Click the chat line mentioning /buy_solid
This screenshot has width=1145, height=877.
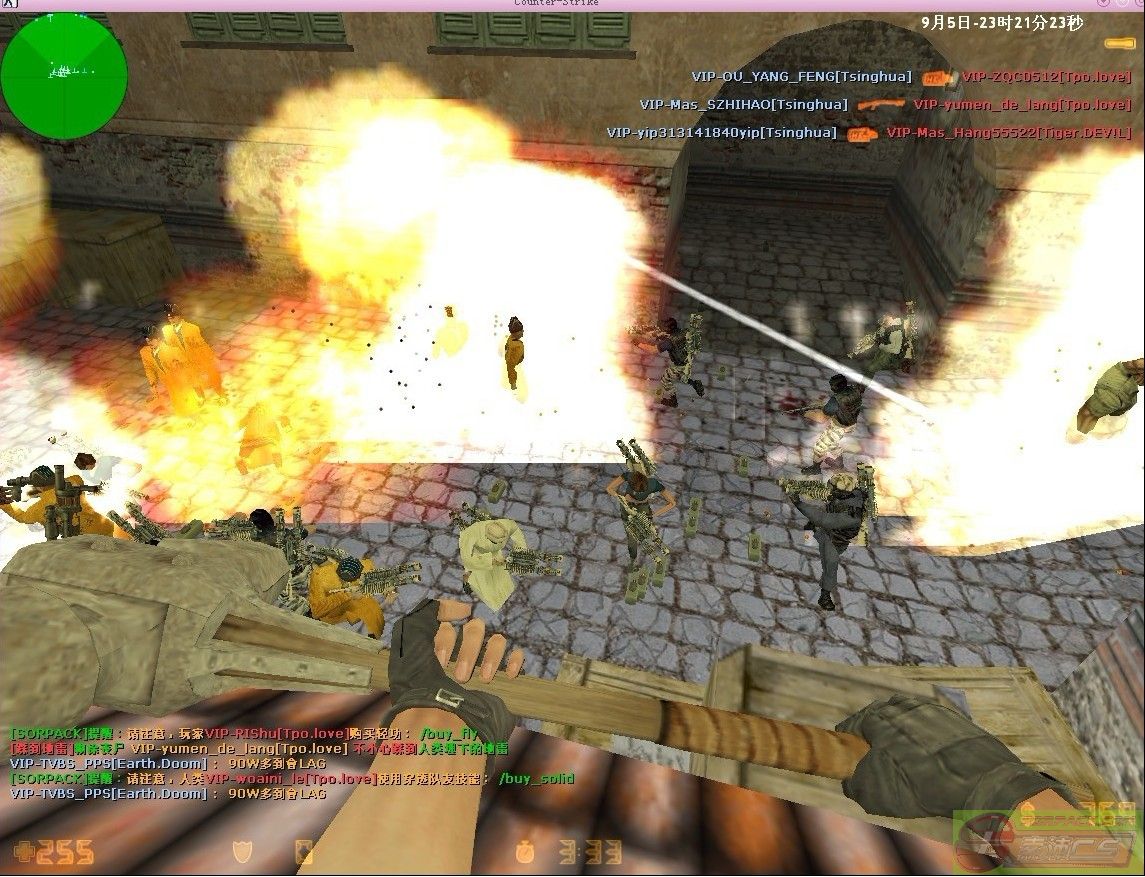(x=291, y=778)
